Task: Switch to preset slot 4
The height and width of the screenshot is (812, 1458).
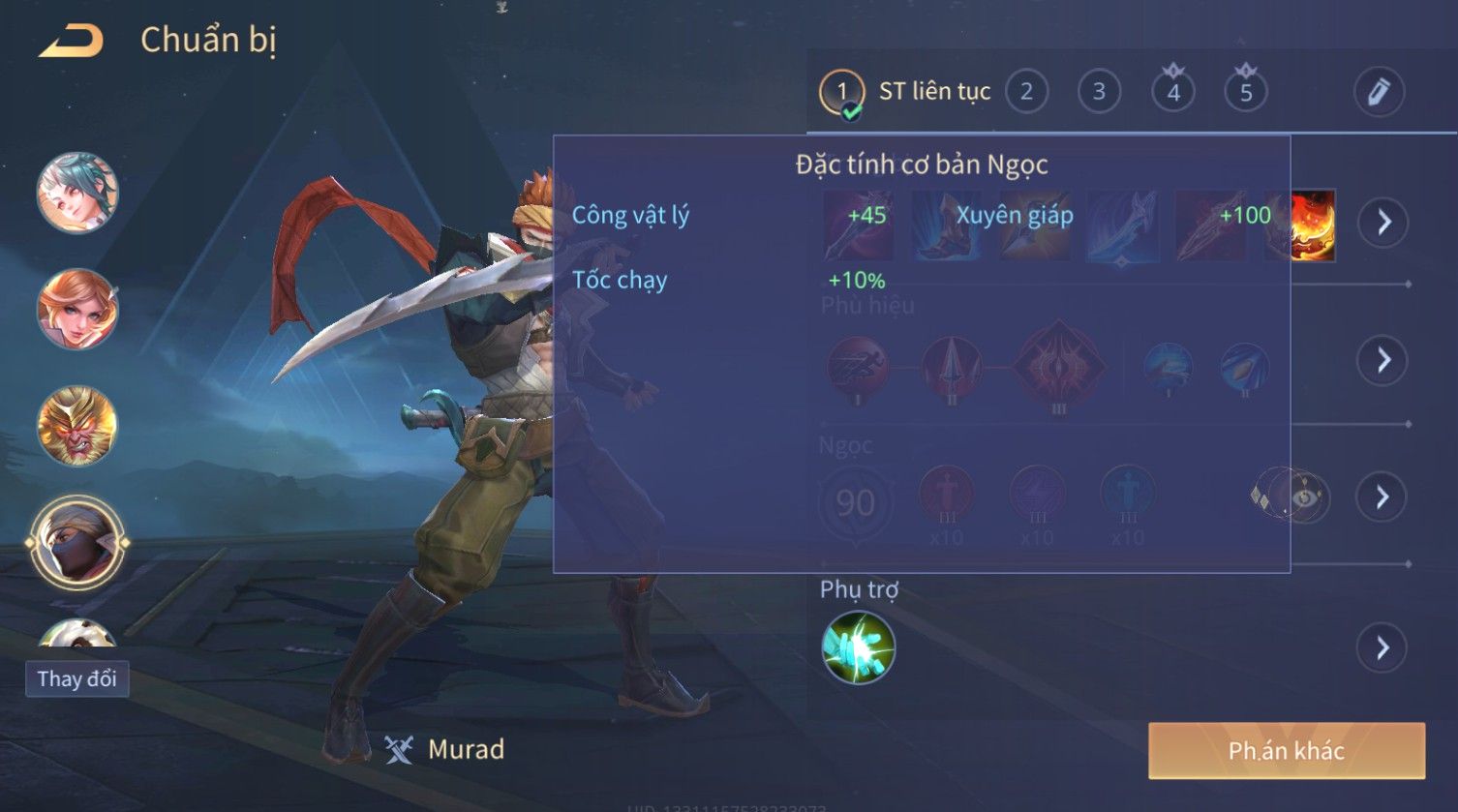Action: tap(1172, 92)
